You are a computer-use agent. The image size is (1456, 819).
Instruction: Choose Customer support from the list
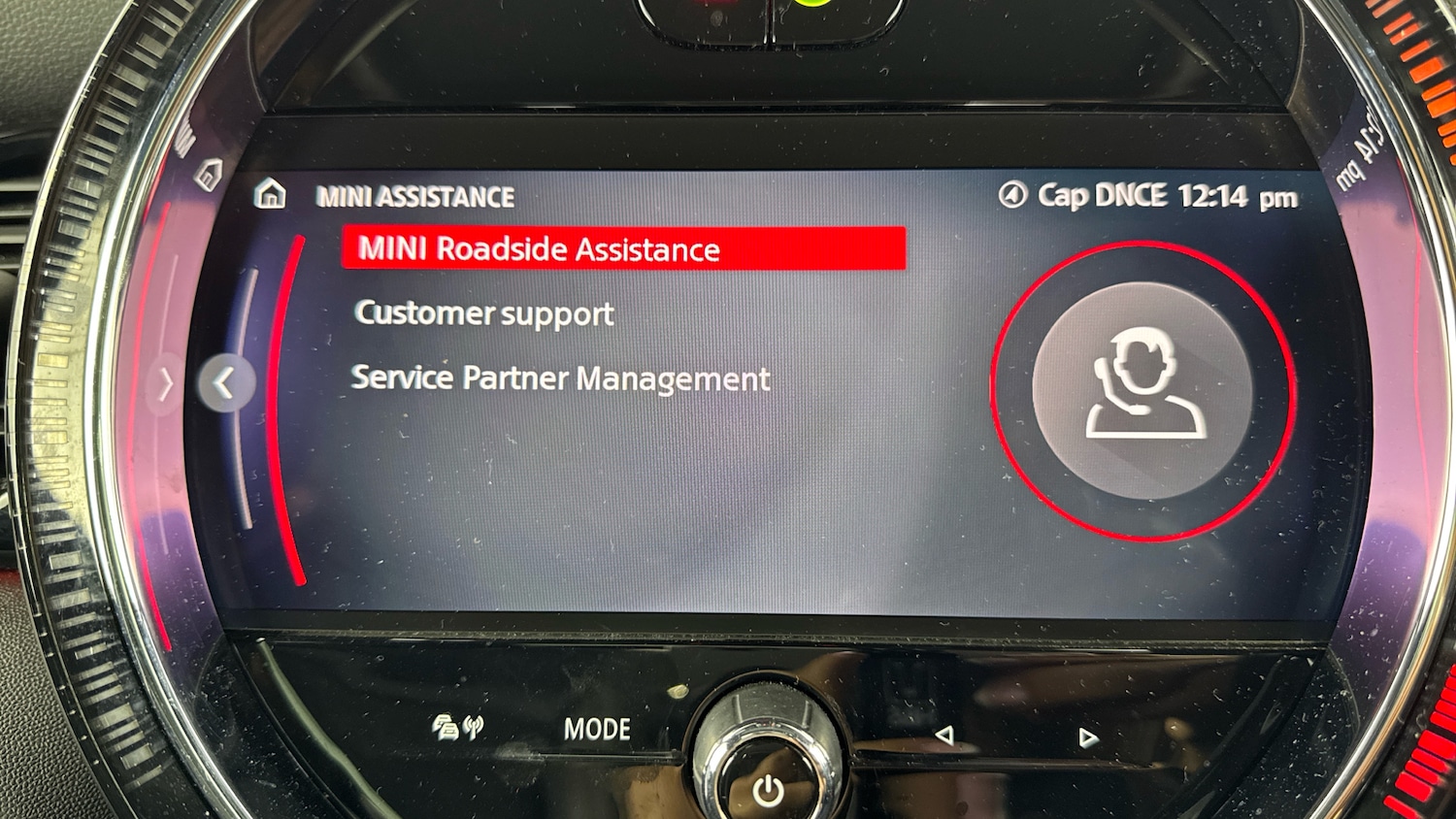coord(484,313)
